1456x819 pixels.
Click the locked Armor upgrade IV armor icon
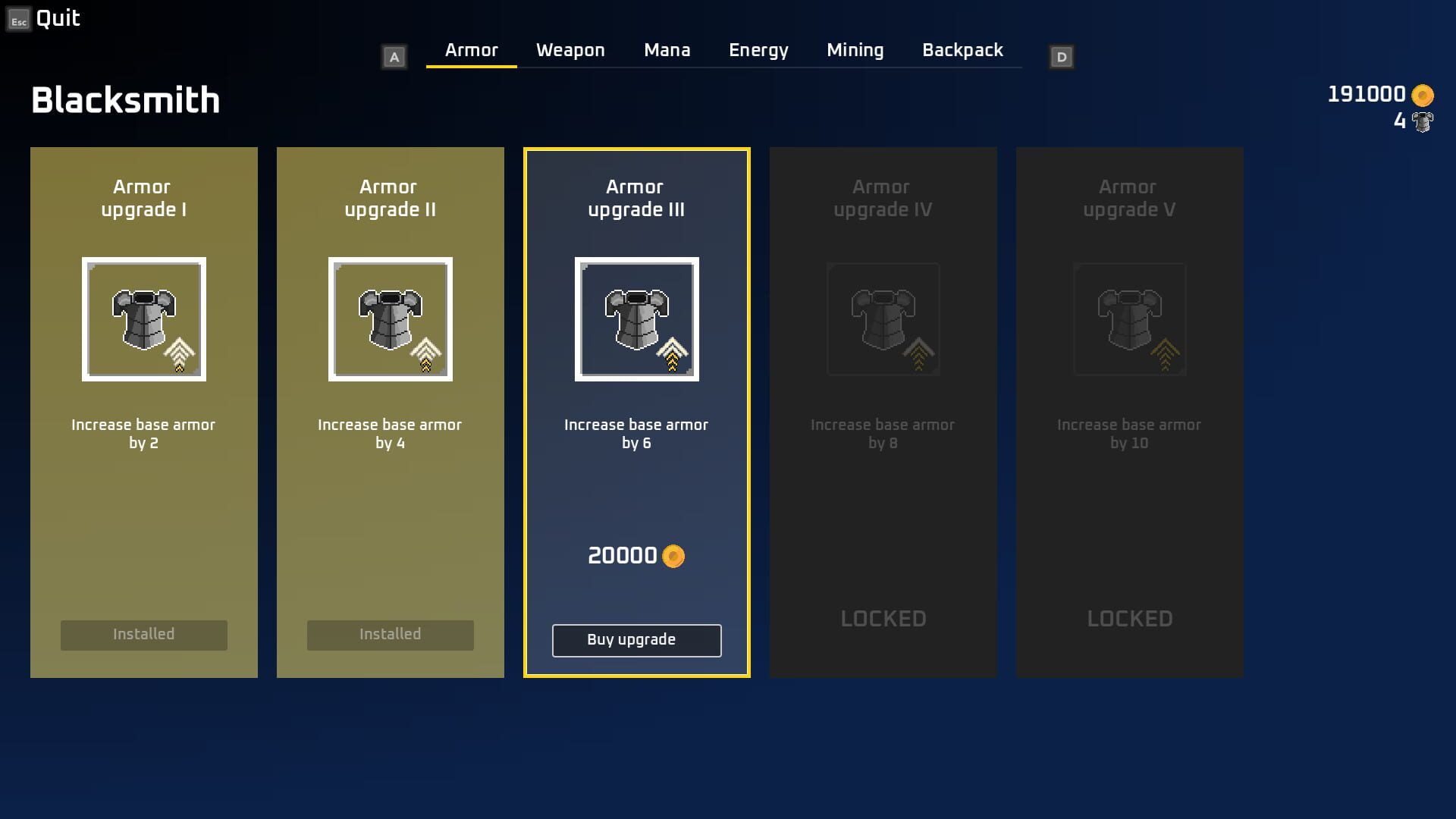click(883, 318)
